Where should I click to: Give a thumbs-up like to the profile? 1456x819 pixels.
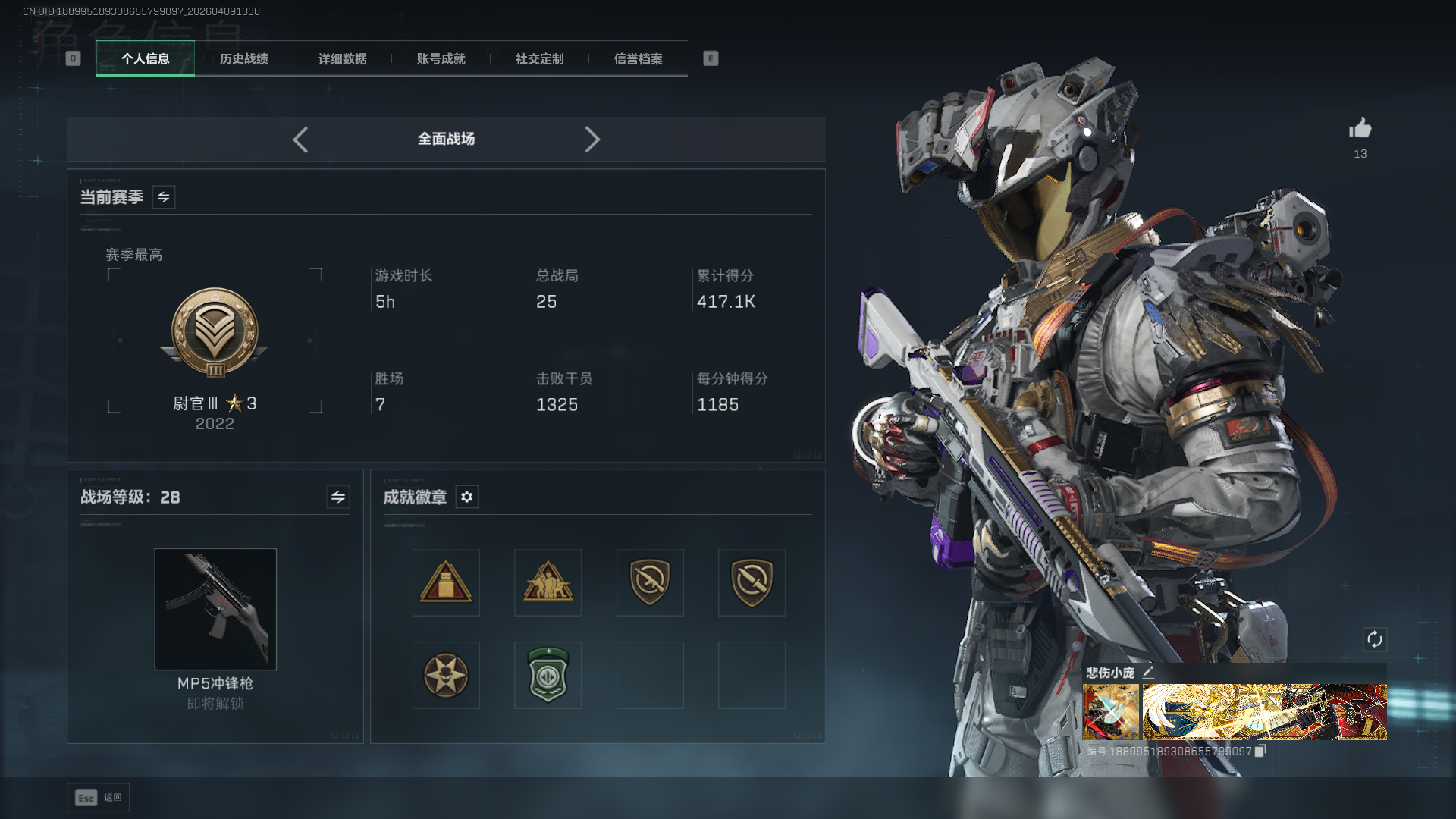click(1360, 129)
